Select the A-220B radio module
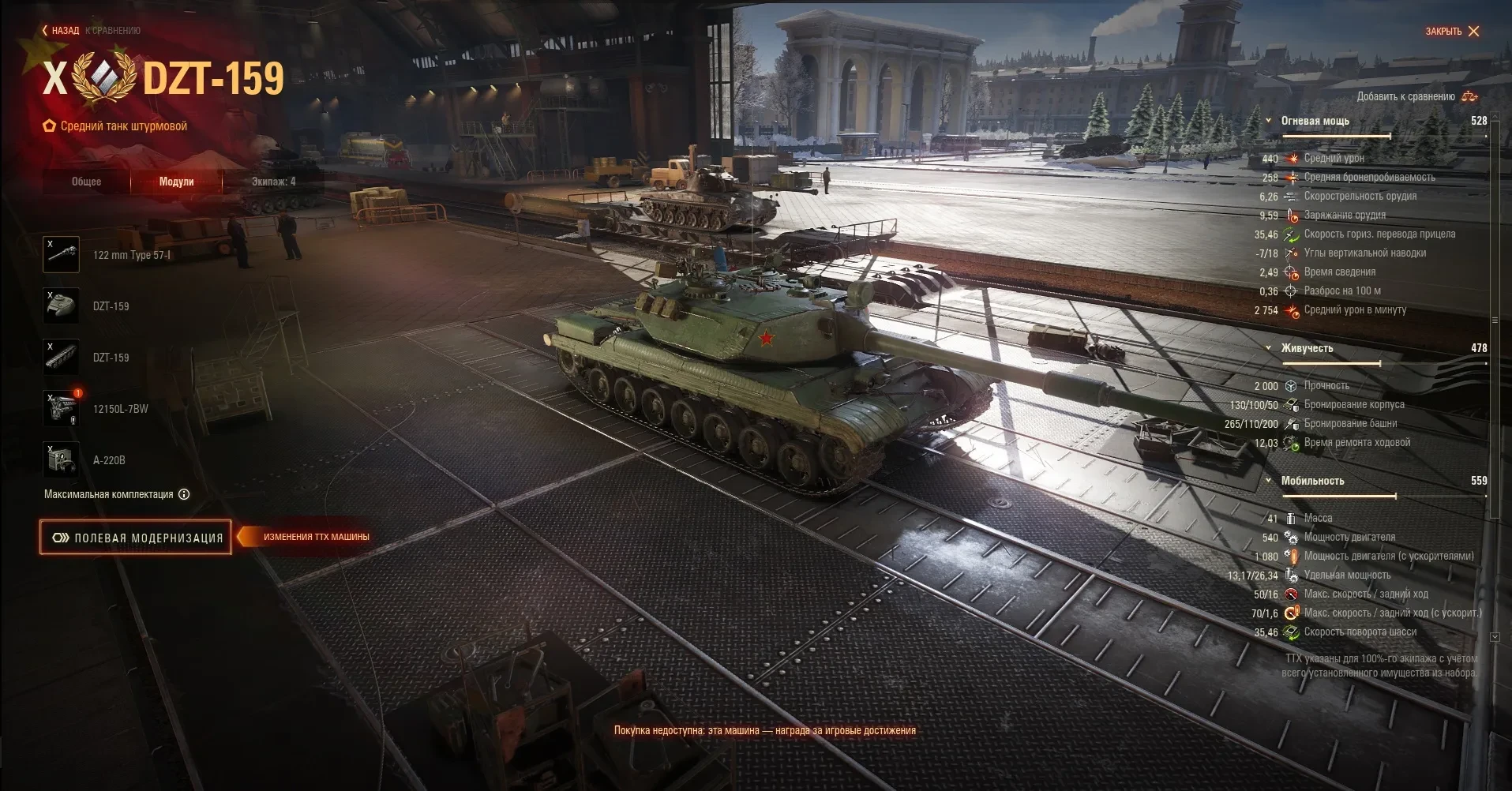Viewport: 1512px width, 791px height. (x=61, y=460)
